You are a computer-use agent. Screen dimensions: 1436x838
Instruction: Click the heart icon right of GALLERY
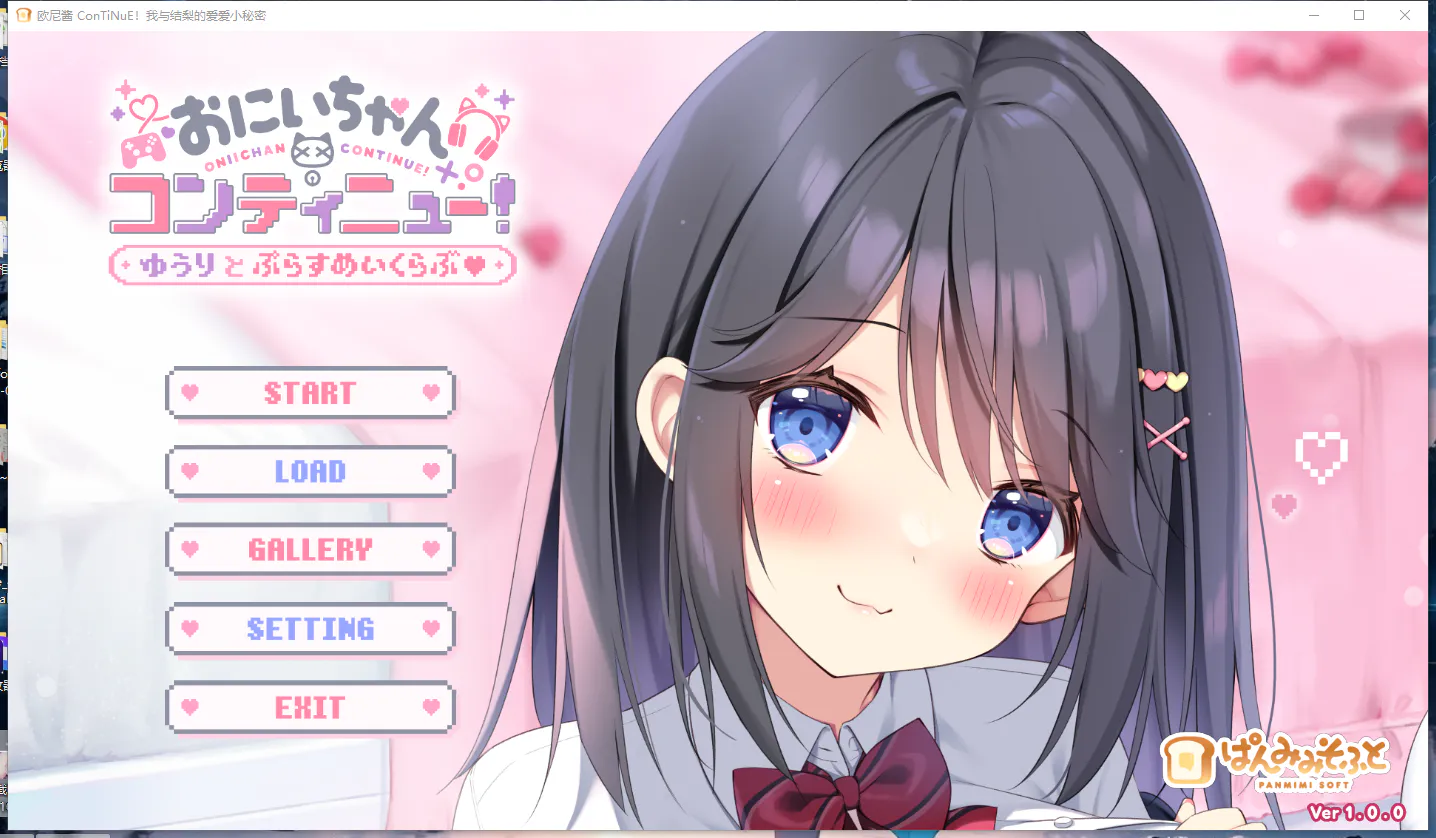pyautogui.click(x=430, y=549)
